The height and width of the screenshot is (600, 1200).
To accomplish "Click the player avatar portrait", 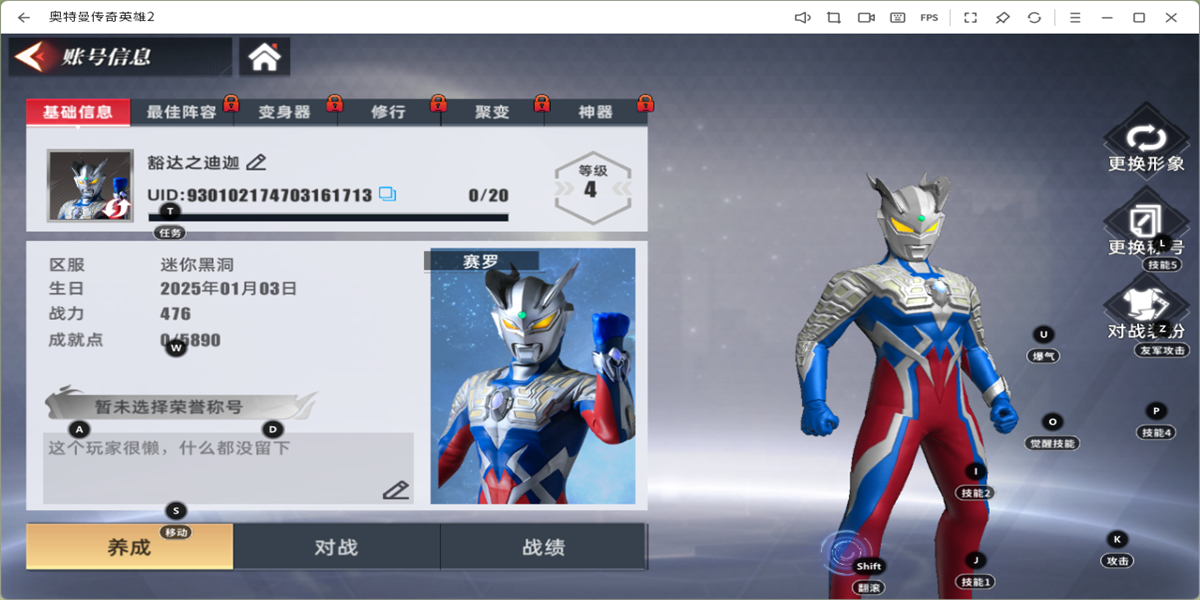I will 90,185.
